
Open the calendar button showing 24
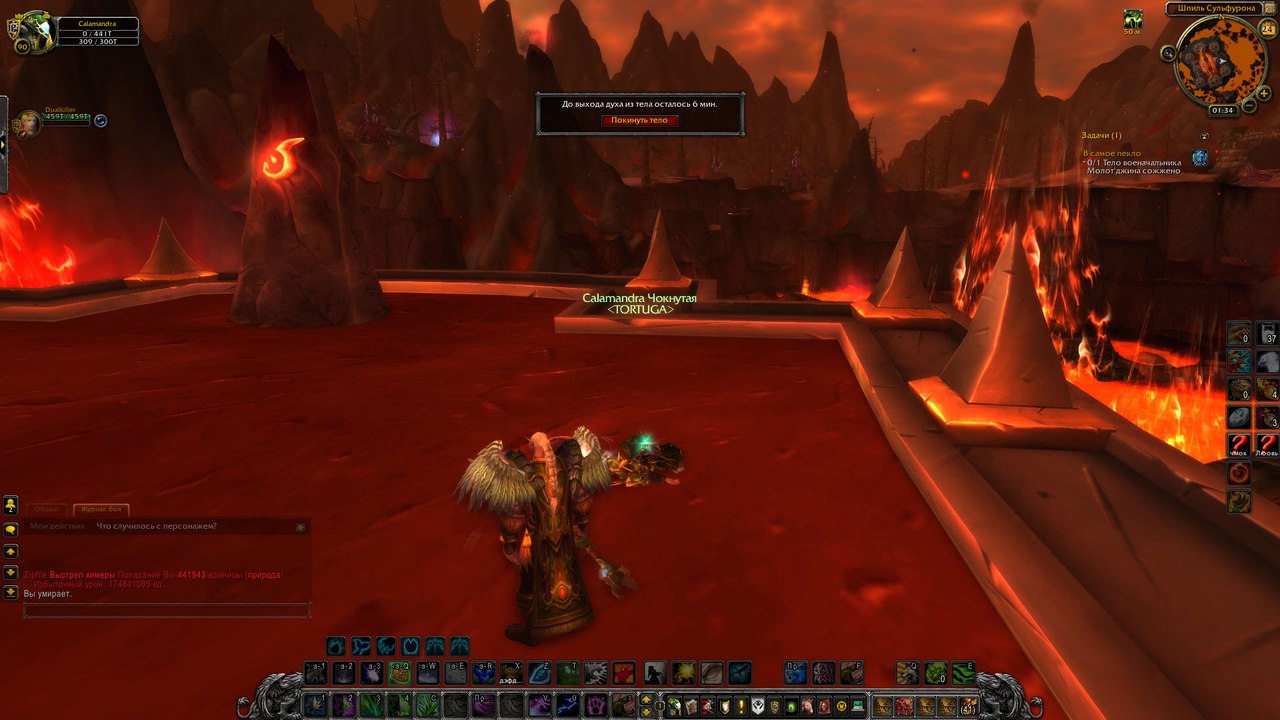[1267, 29]
